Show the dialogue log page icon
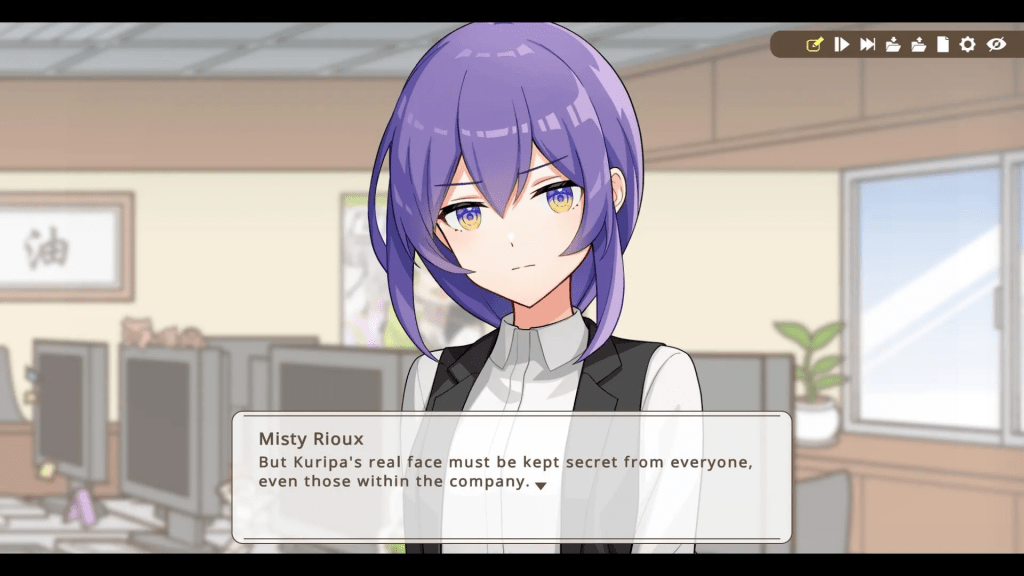 coord(942,44)
